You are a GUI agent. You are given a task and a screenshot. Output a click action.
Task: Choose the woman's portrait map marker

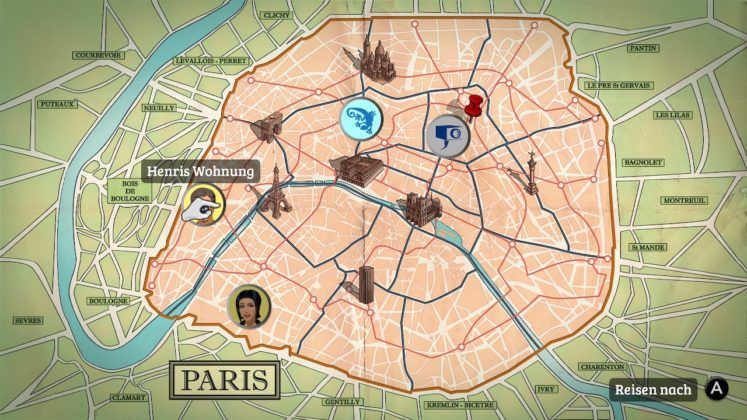(247, 306)
